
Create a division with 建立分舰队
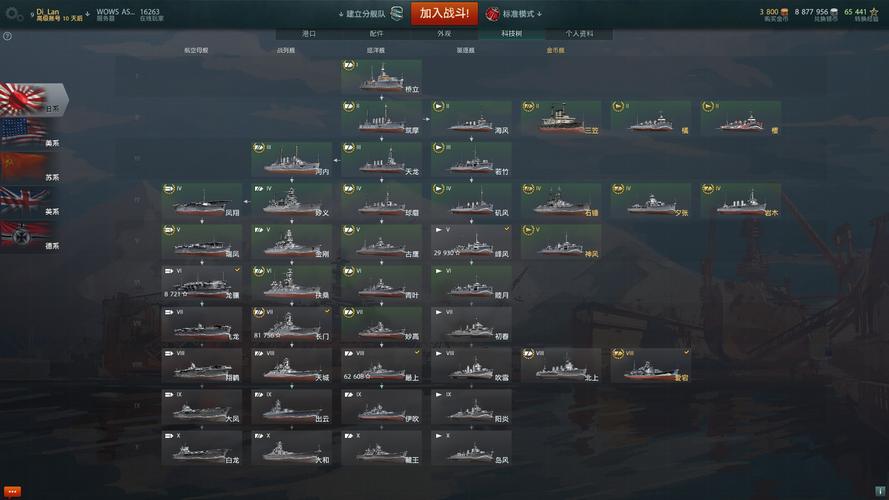pos(364,14)
